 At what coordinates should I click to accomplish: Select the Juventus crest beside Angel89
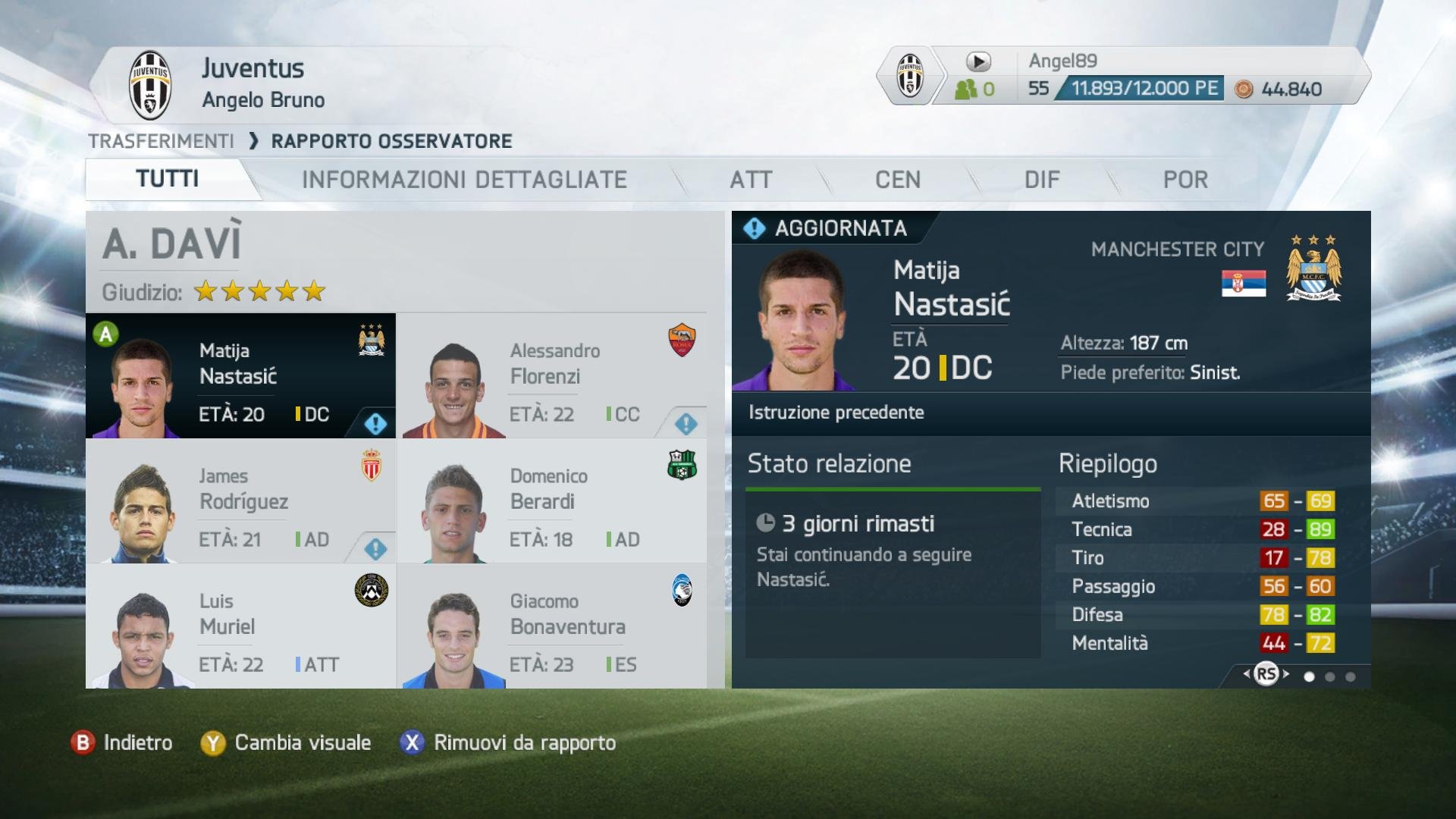[910, 76]
